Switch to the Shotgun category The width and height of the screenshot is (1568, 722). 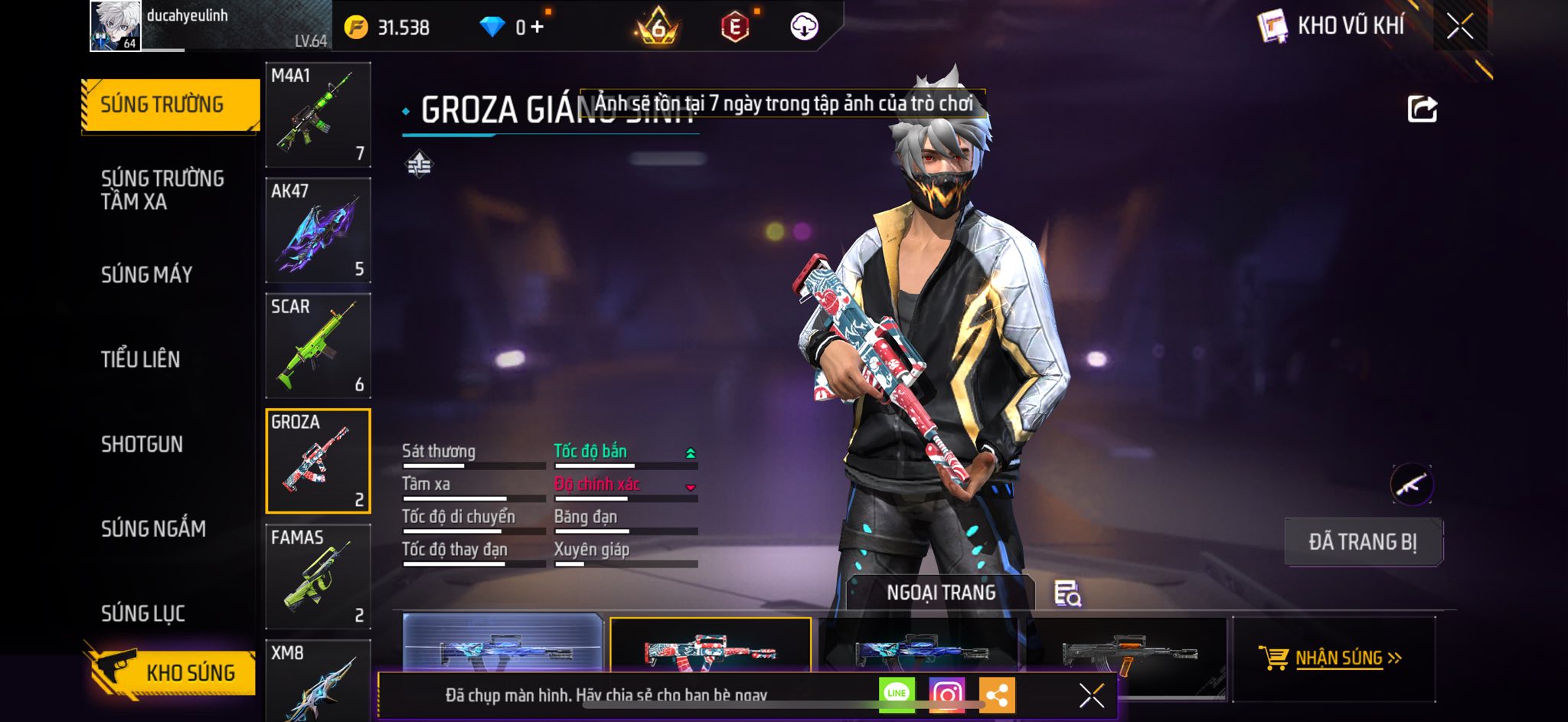pos(142,444)
